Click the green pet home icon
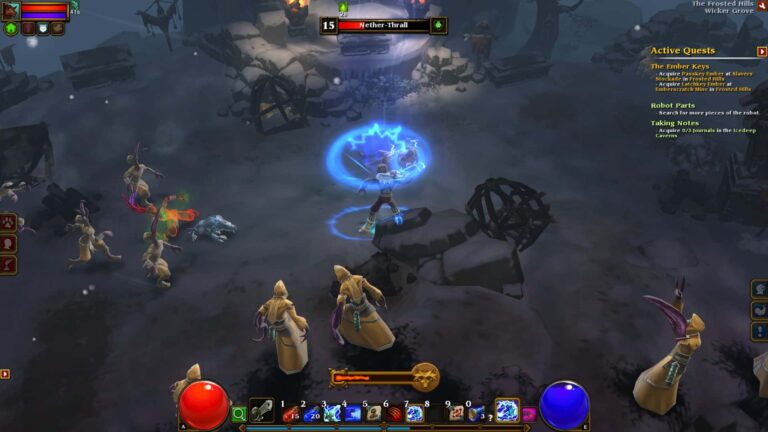 click(11, 28)
